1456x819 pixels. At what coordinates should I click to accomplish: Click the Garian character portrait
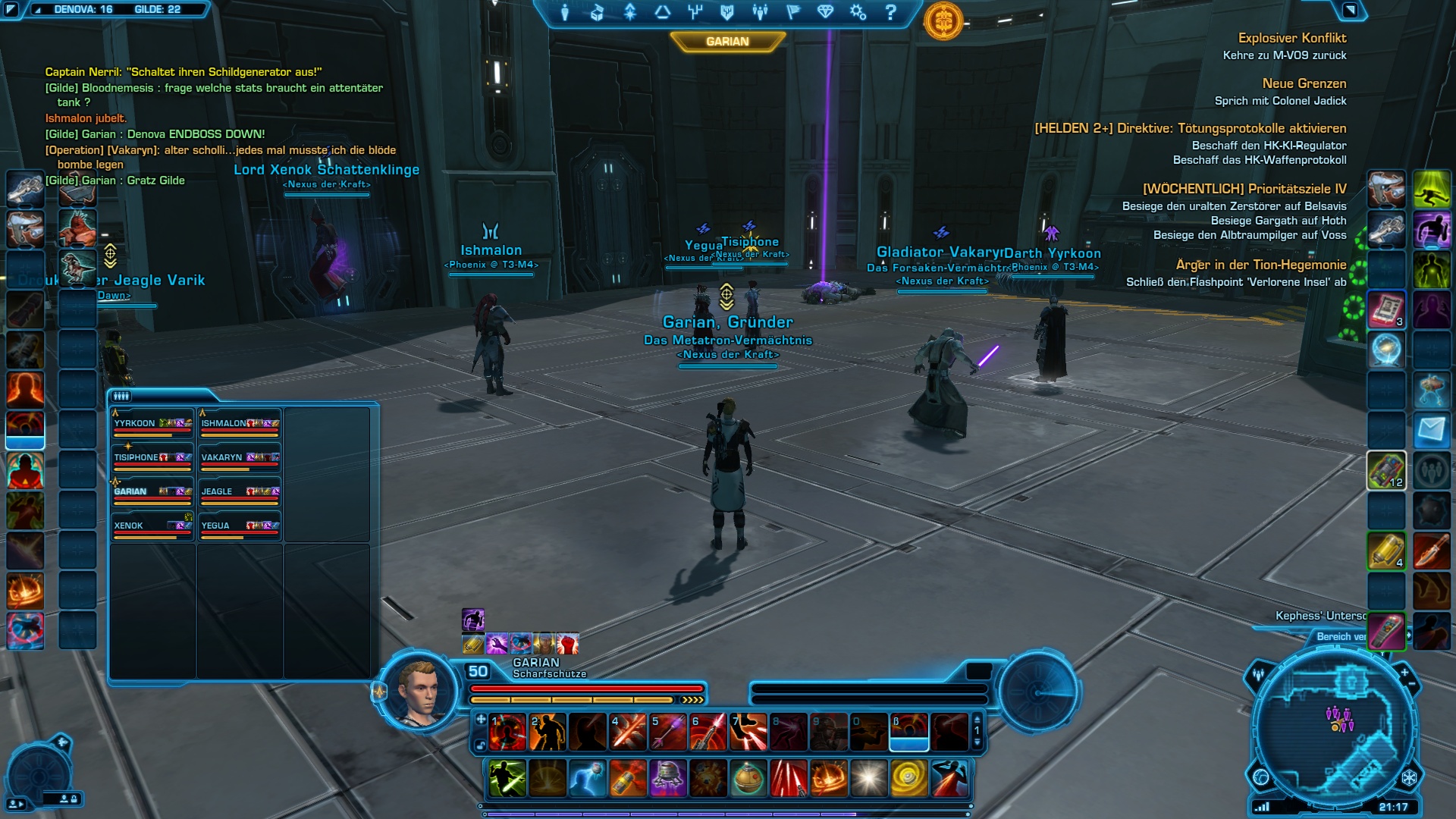[419, 692]
